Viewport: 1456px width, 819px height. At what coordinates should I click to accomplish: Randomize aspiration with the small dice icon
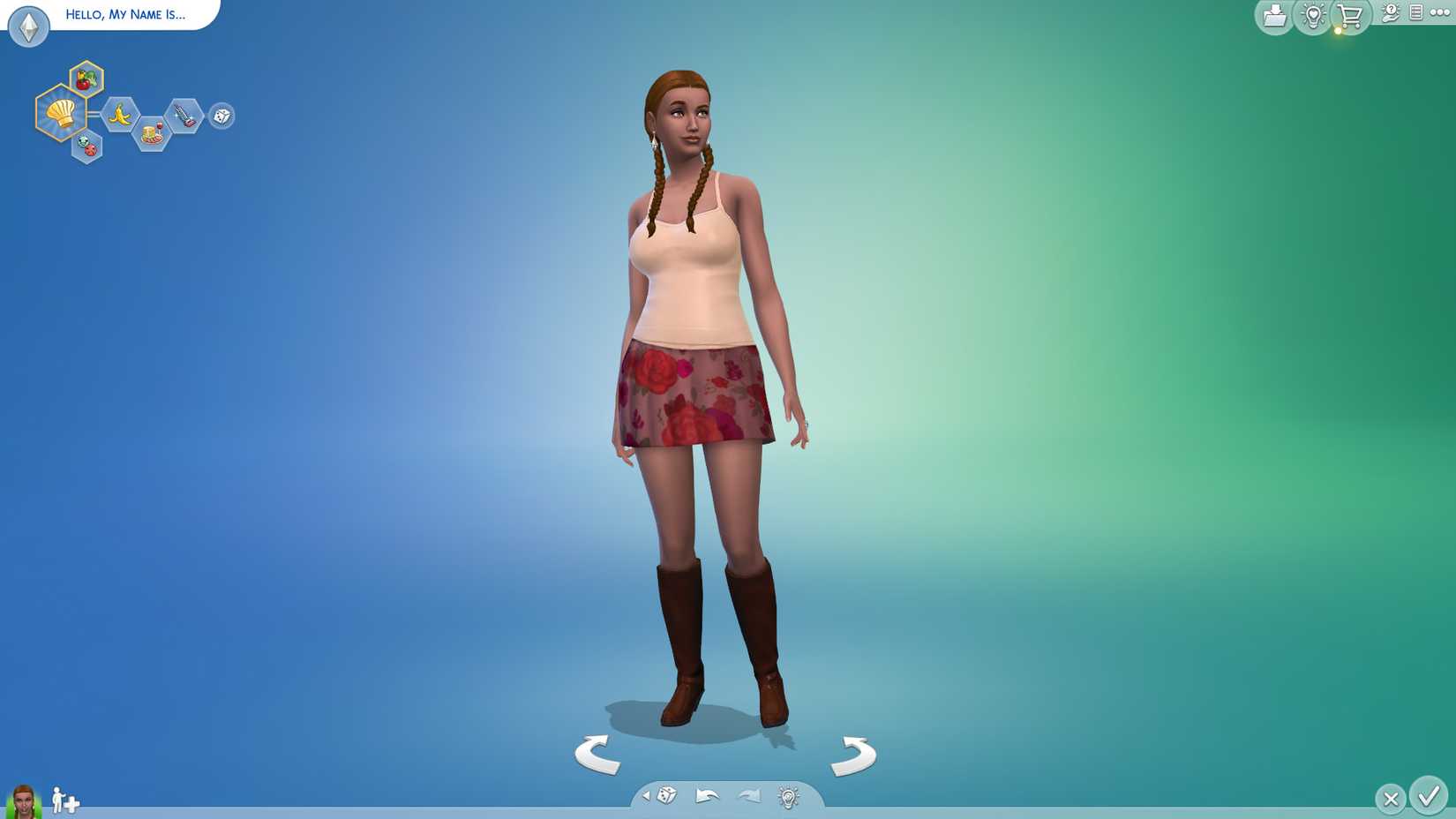221,116
